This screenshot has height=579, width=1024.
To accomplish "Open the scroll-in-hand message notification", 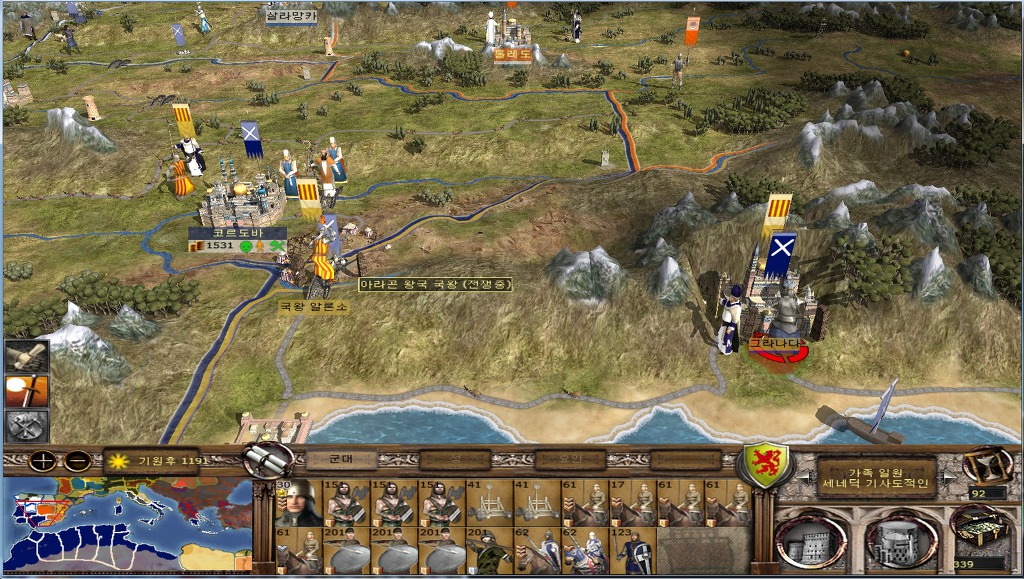I will pos(26,357).
